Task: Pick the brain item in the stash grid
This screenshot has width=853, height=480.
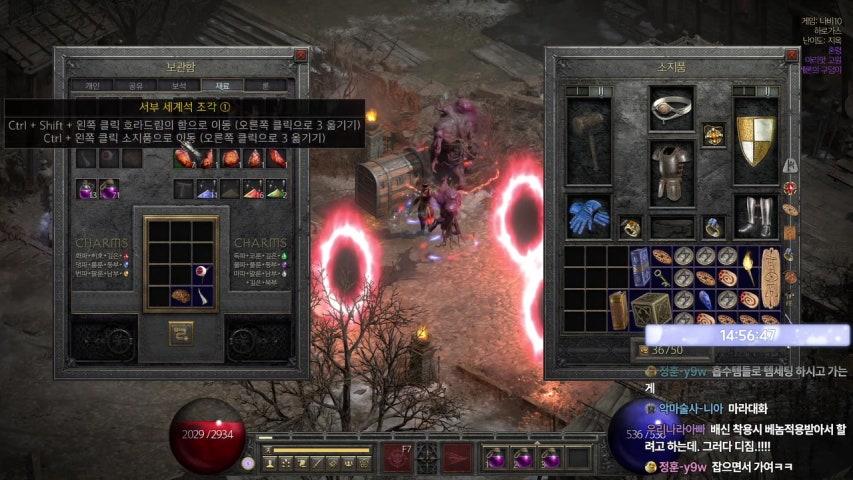Action: (x=181, y=296)
